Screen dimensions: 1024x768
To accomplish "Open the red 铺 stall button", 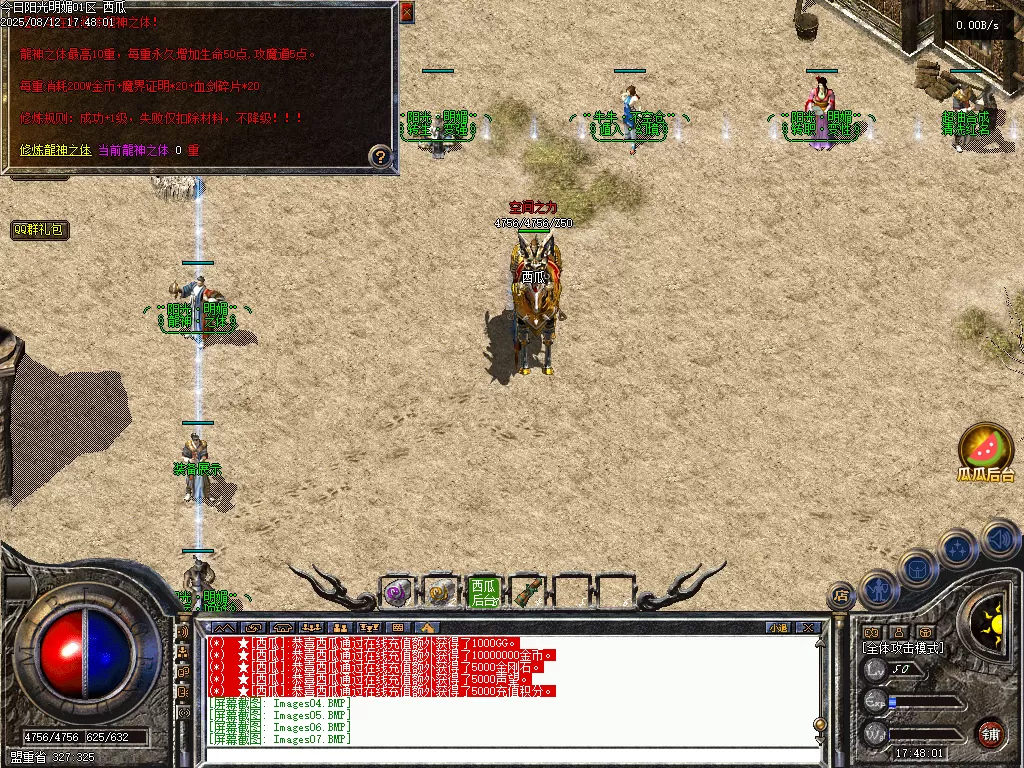I will click(990, 733).
